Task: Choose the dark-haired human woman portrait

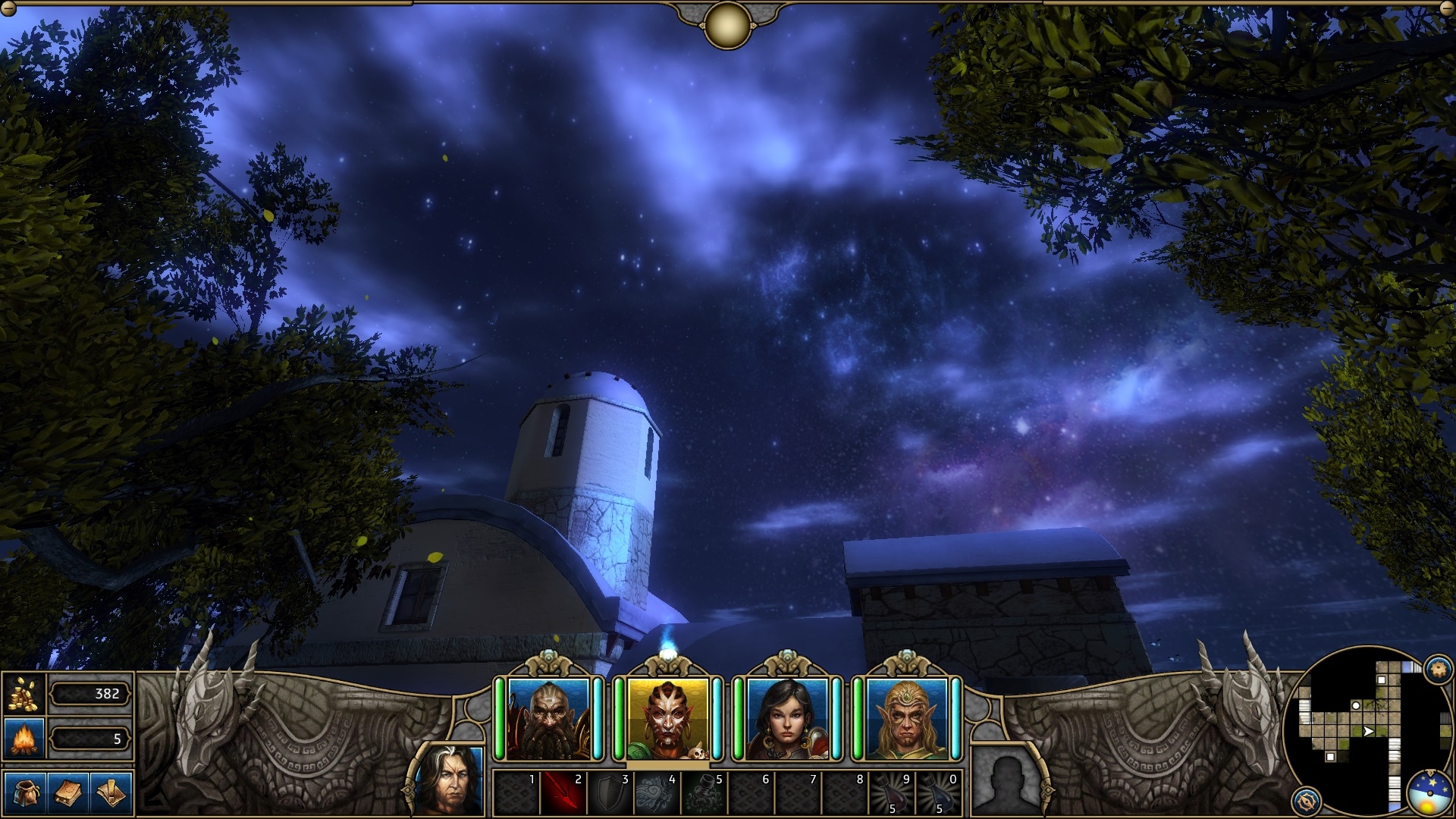Action: 787,719
